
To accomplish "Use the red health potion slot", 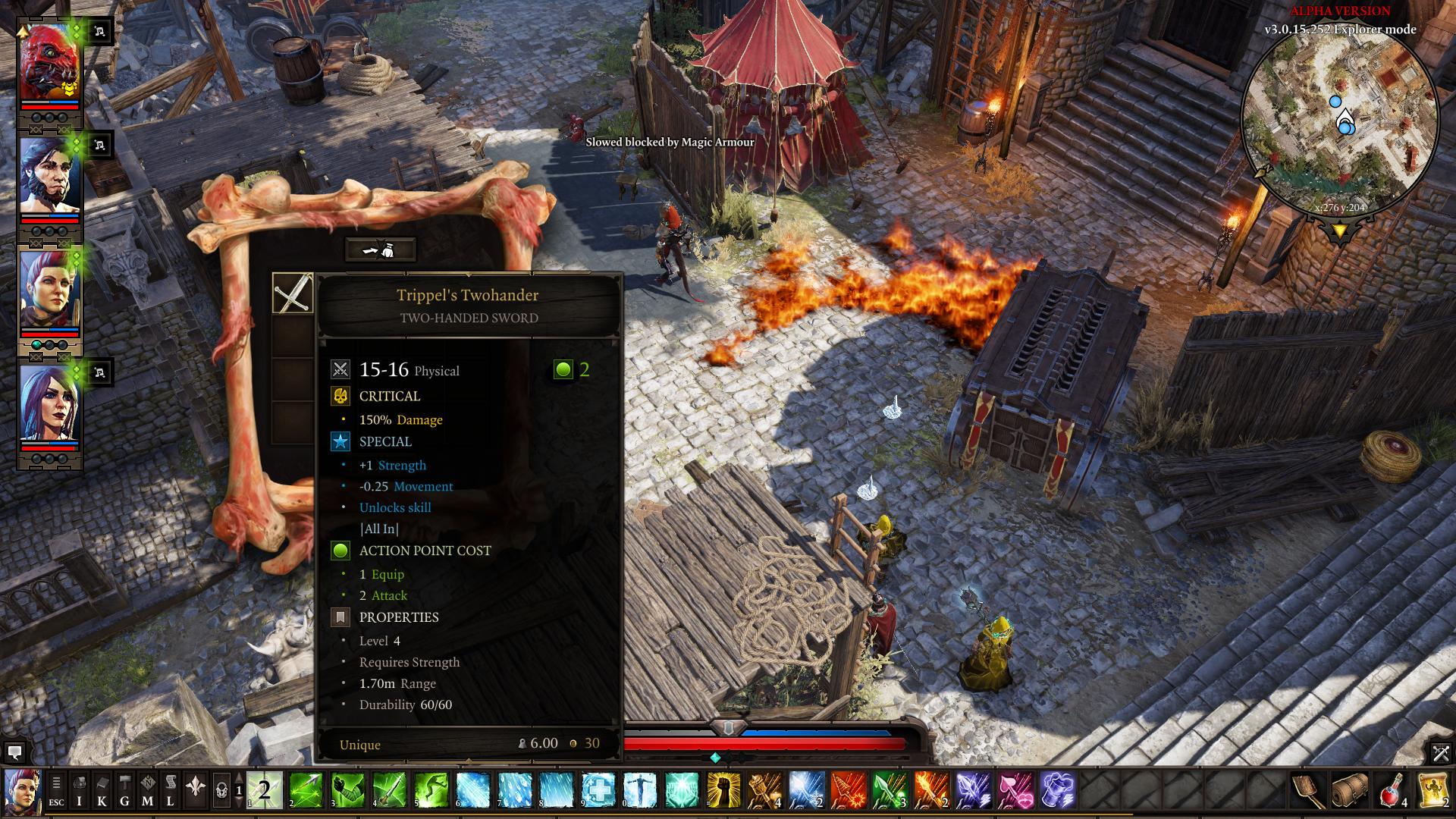I will click(1392, 790).
